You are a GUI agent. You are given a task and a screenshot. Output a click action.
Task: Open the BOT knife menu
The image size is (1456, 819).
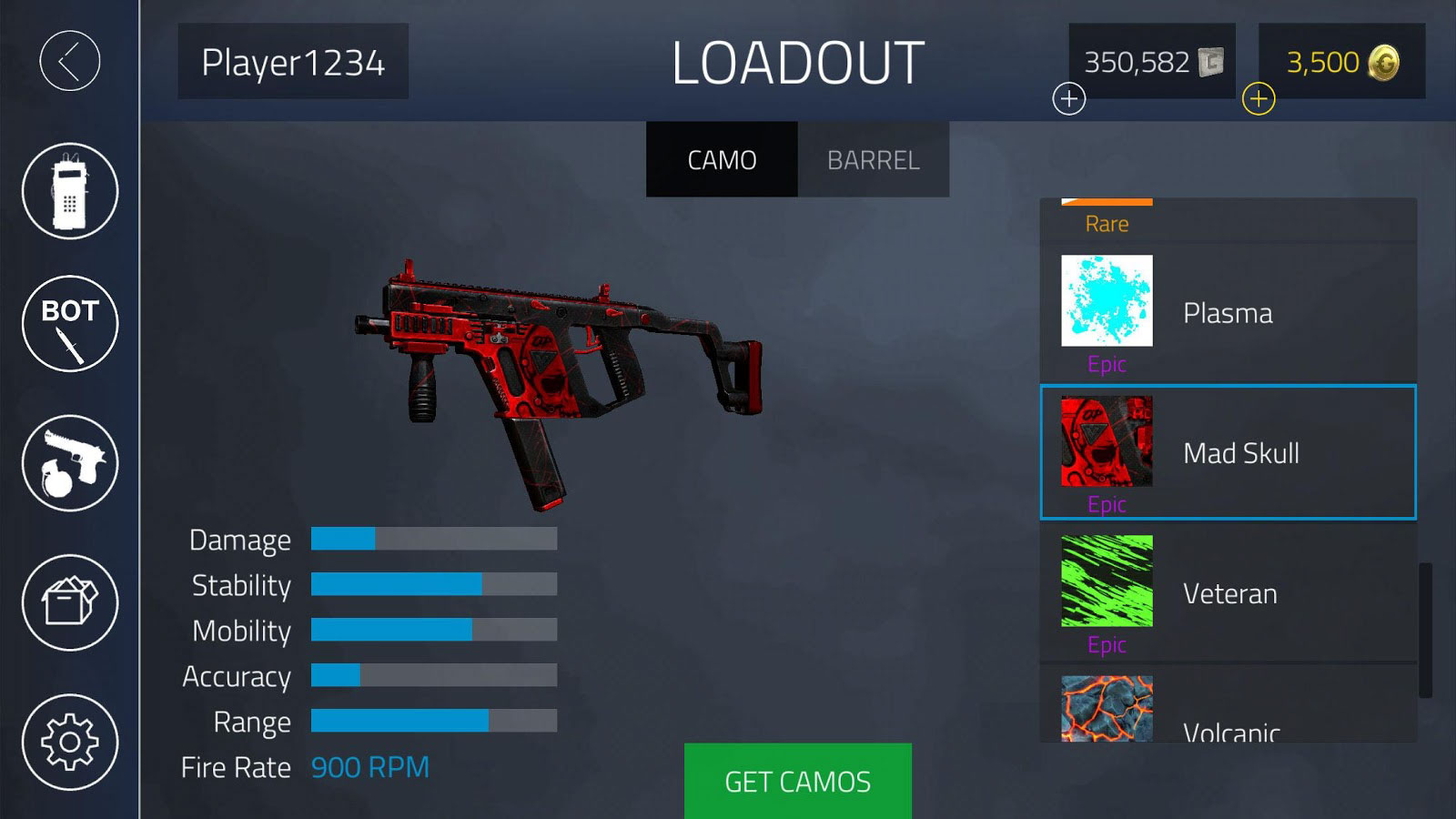pyautogui.click(x=68, y=322)
